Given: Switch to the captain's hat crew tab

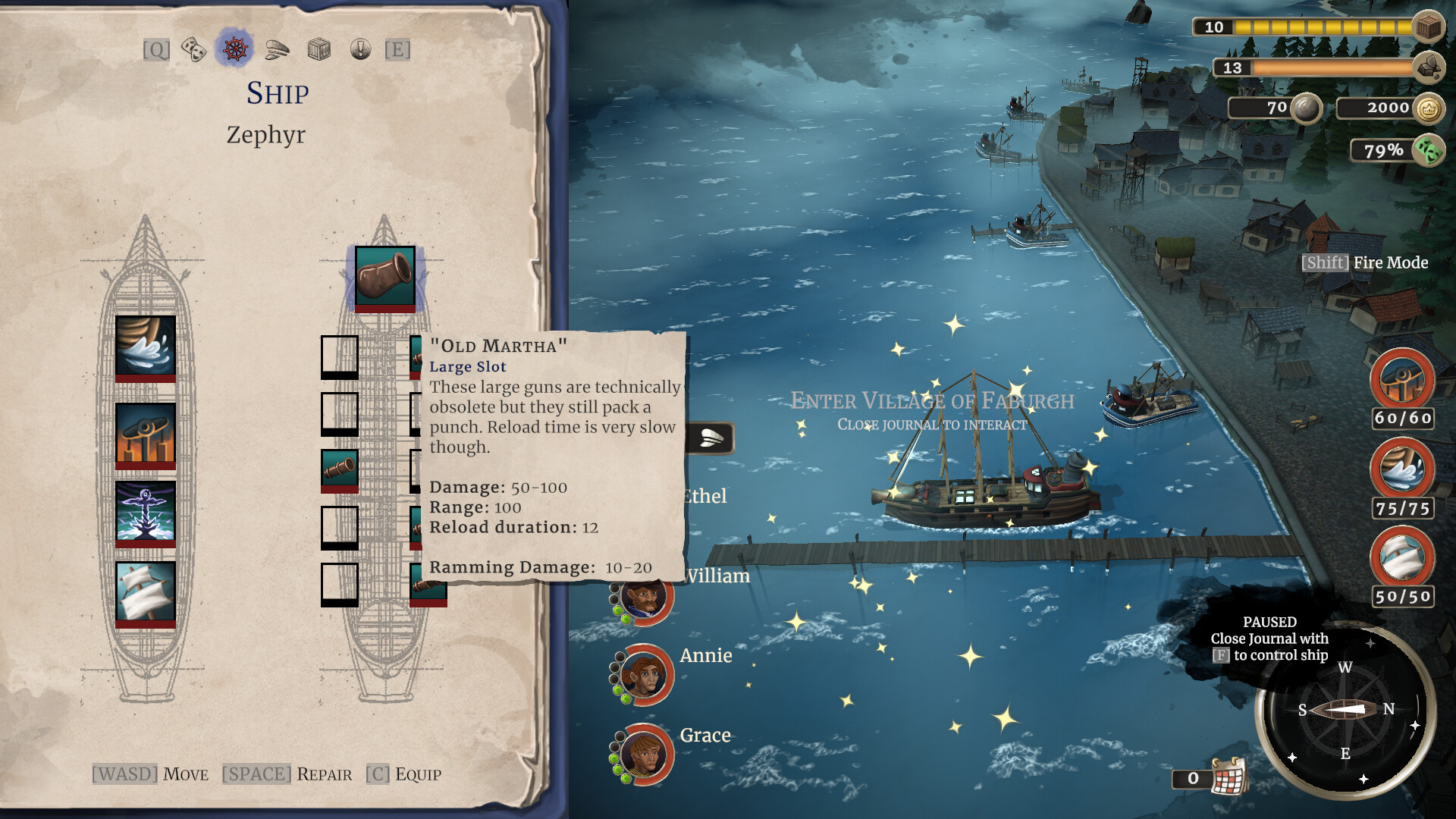Looking at the screenshot, I should (277, 50).
